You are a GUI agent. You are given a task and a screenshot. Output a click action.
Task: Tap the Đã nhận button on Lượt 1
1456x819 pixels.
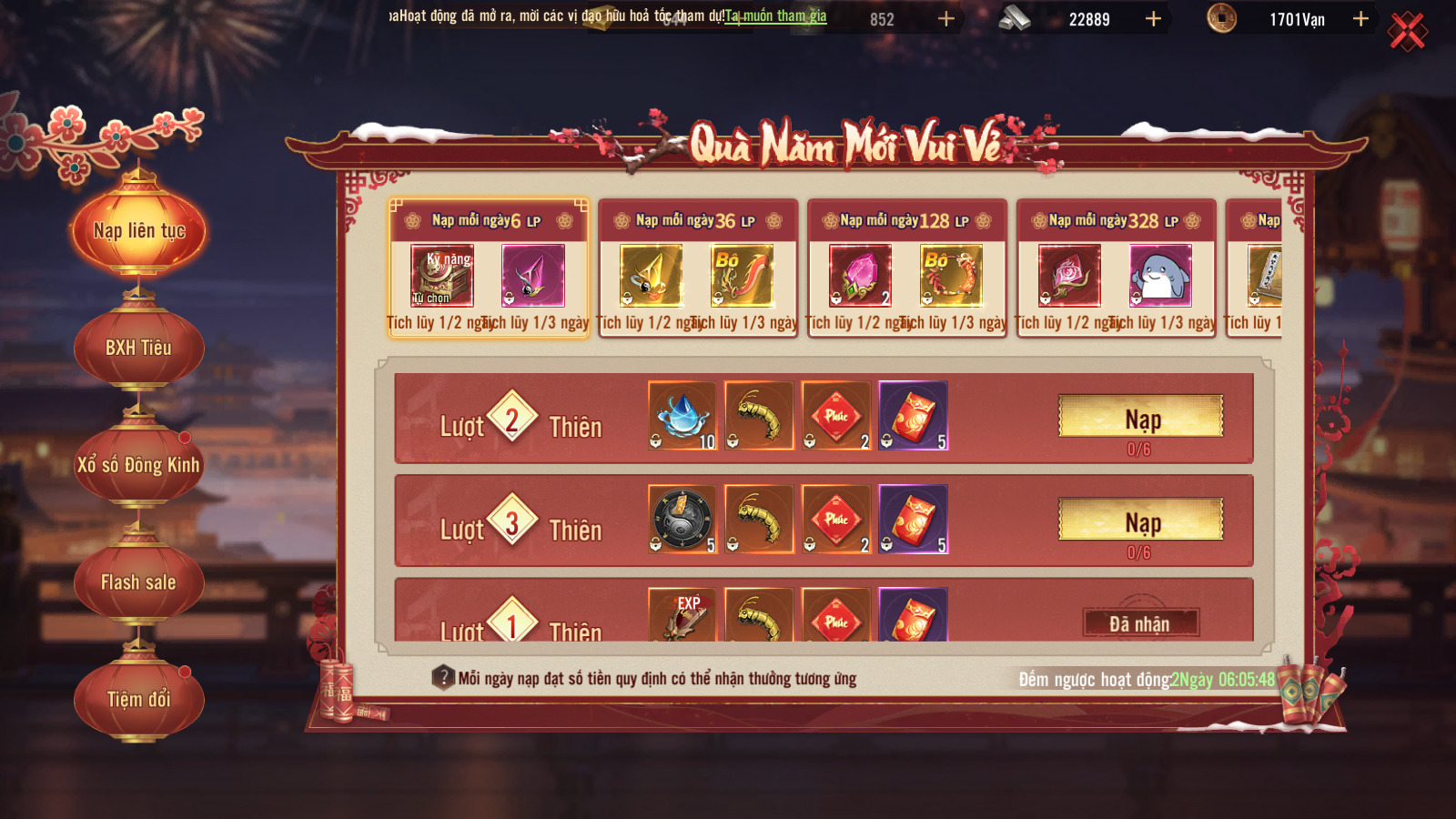pyautogui.click(x=1140, y=623)
